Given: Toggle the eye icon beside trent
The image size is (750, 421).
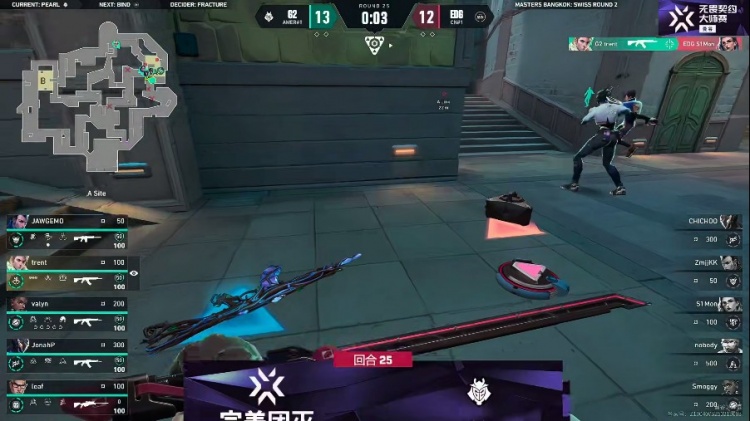Looking at the screenshot, I should (134, 272).
